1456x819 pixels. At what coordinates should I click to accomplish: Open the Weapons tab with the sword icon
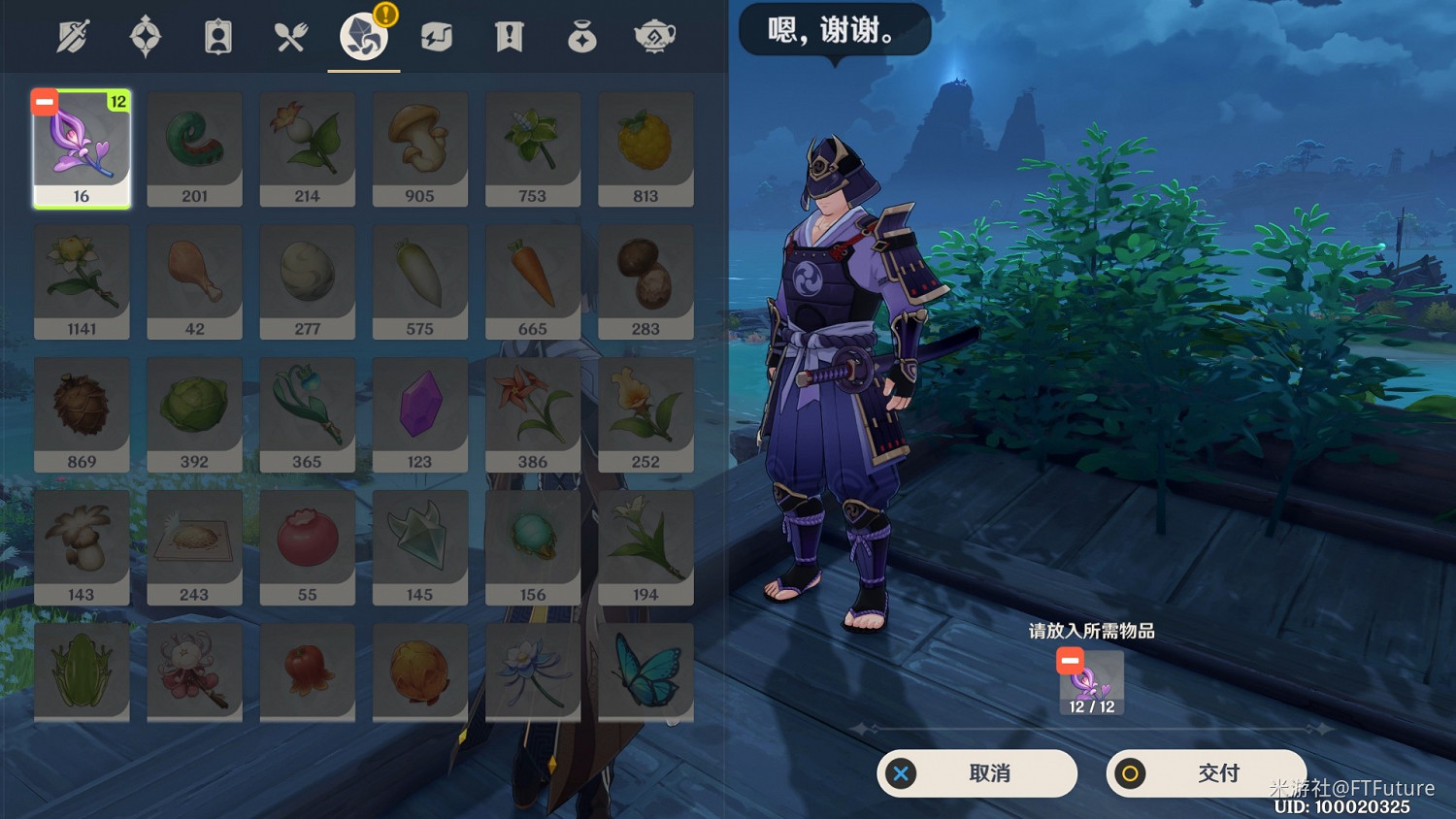73,36
